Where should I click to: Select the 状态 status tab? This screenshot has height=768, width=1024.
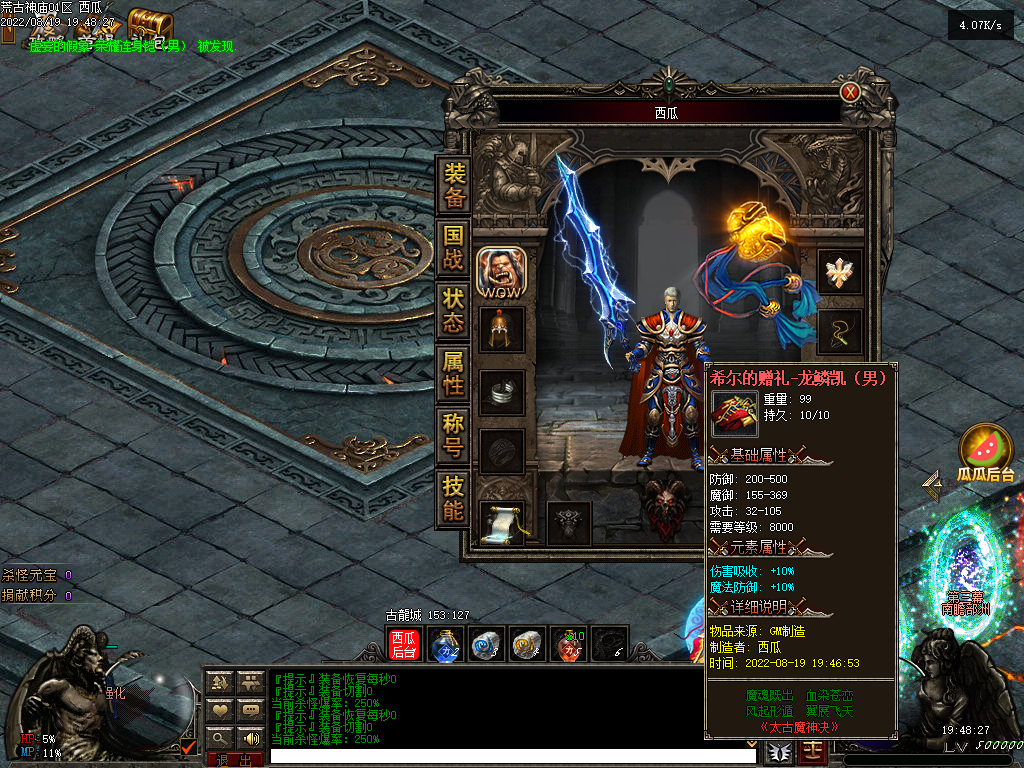454,311
